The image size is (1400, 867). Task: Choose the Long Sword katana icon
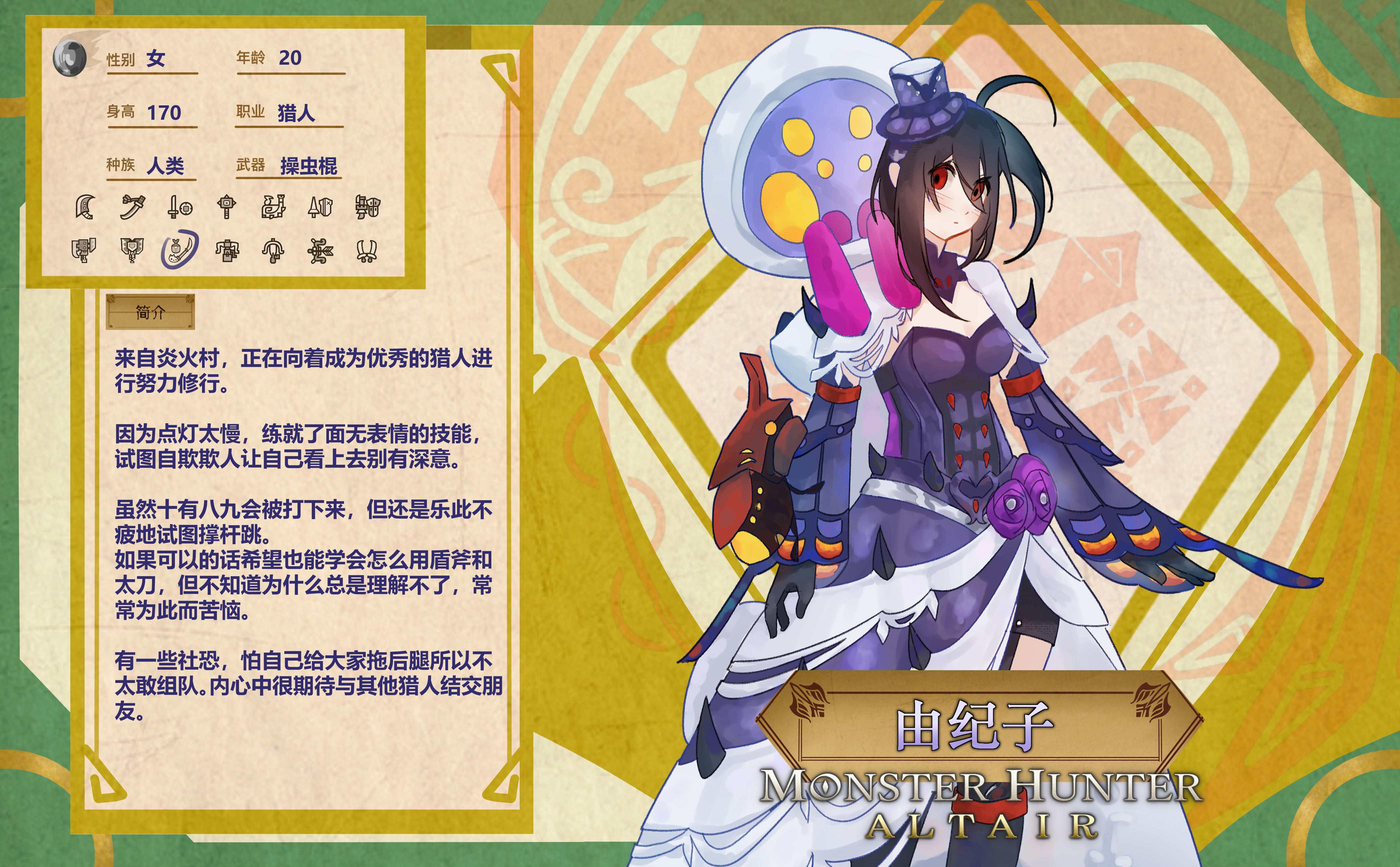132,206
